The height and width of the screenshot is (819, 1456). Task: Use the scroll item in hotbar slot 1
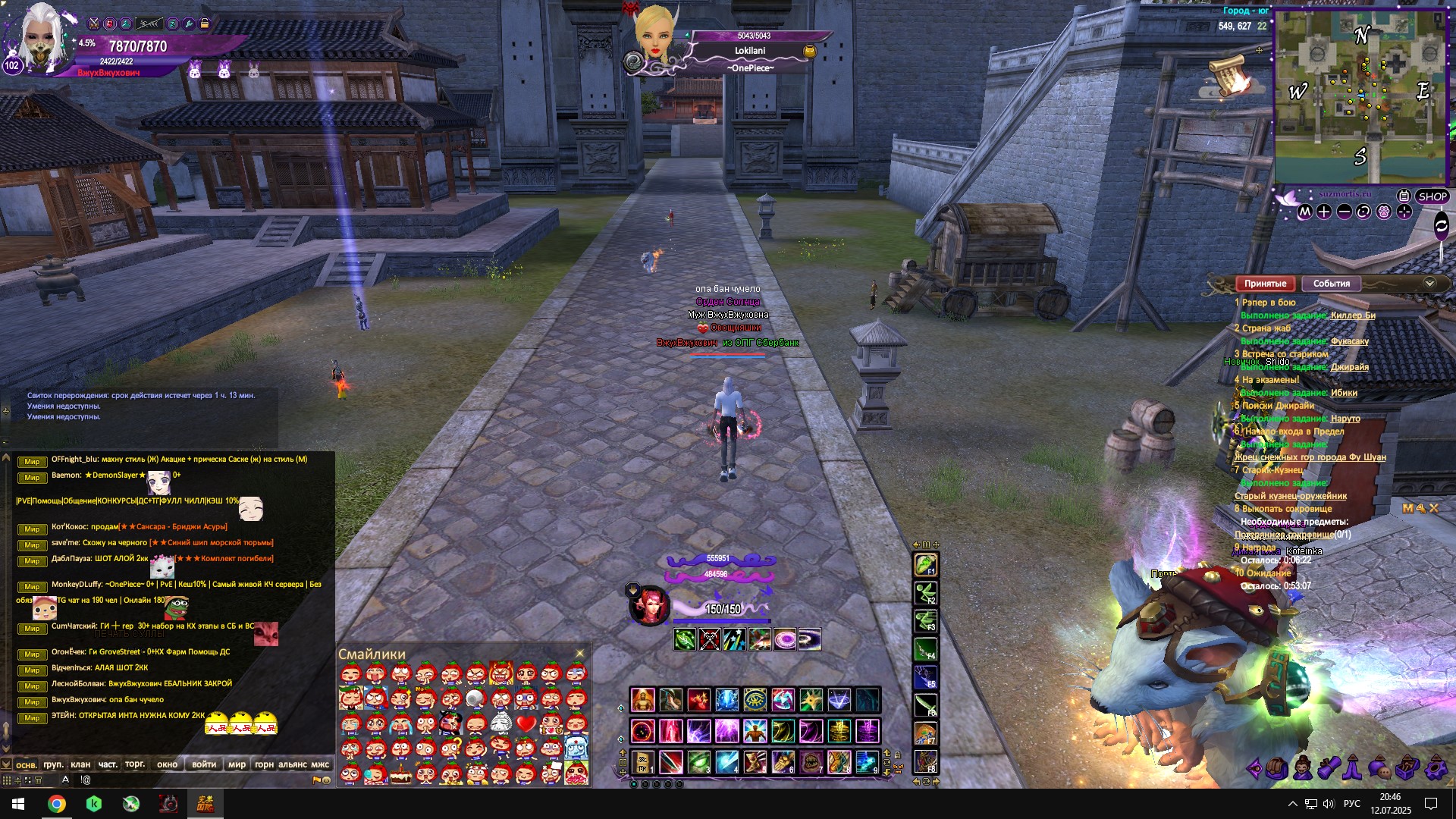(x=643, y=761)
